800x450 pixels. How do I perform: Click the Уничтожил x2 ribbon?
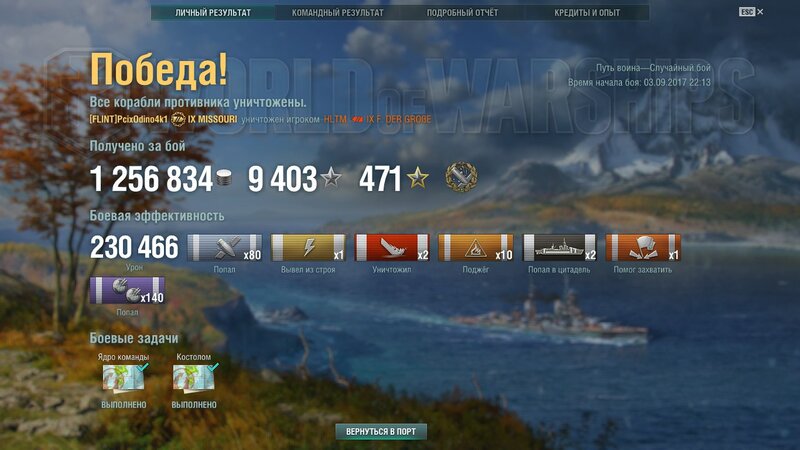pyautogui.click(x=392, y=247)
